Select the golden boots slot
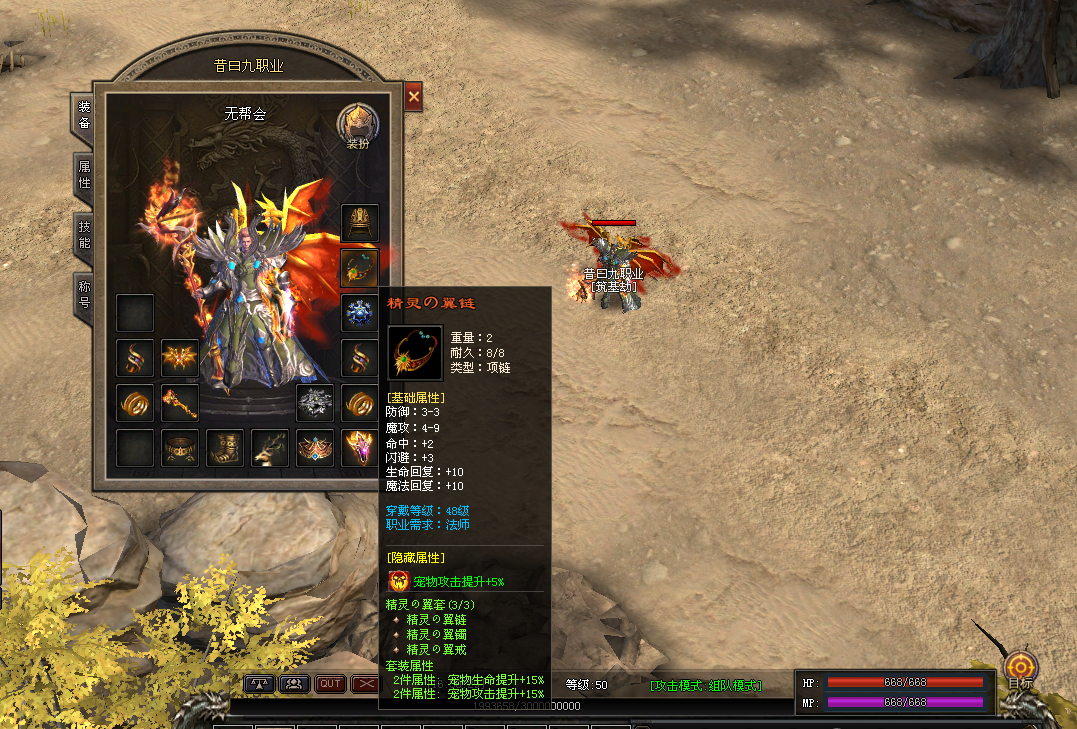This screenshot has width=1077, height=729. click(225, 447)
